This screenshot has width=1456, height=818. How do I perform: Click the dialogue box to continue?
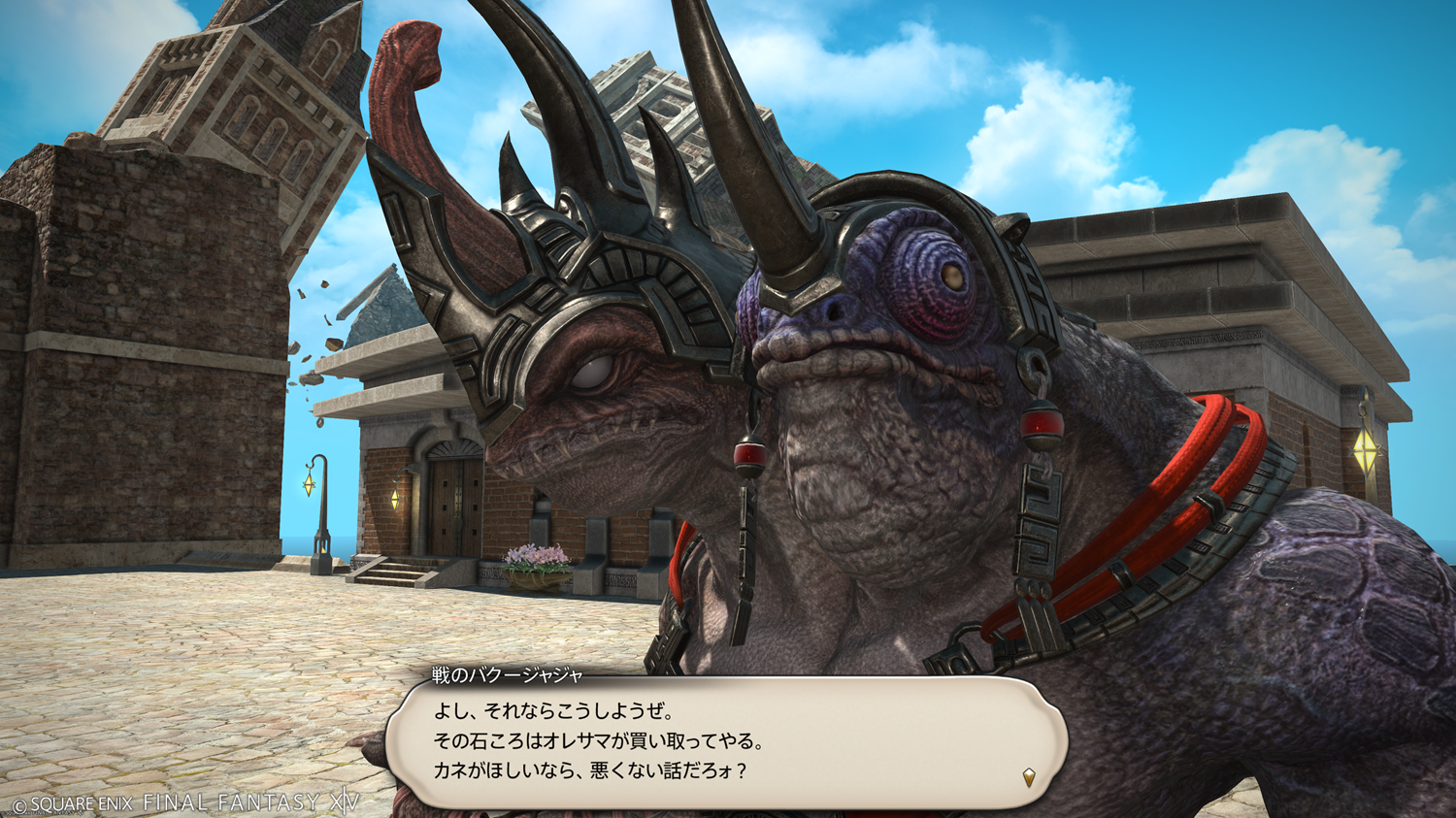pyautogui.click(x=726, y=742)
